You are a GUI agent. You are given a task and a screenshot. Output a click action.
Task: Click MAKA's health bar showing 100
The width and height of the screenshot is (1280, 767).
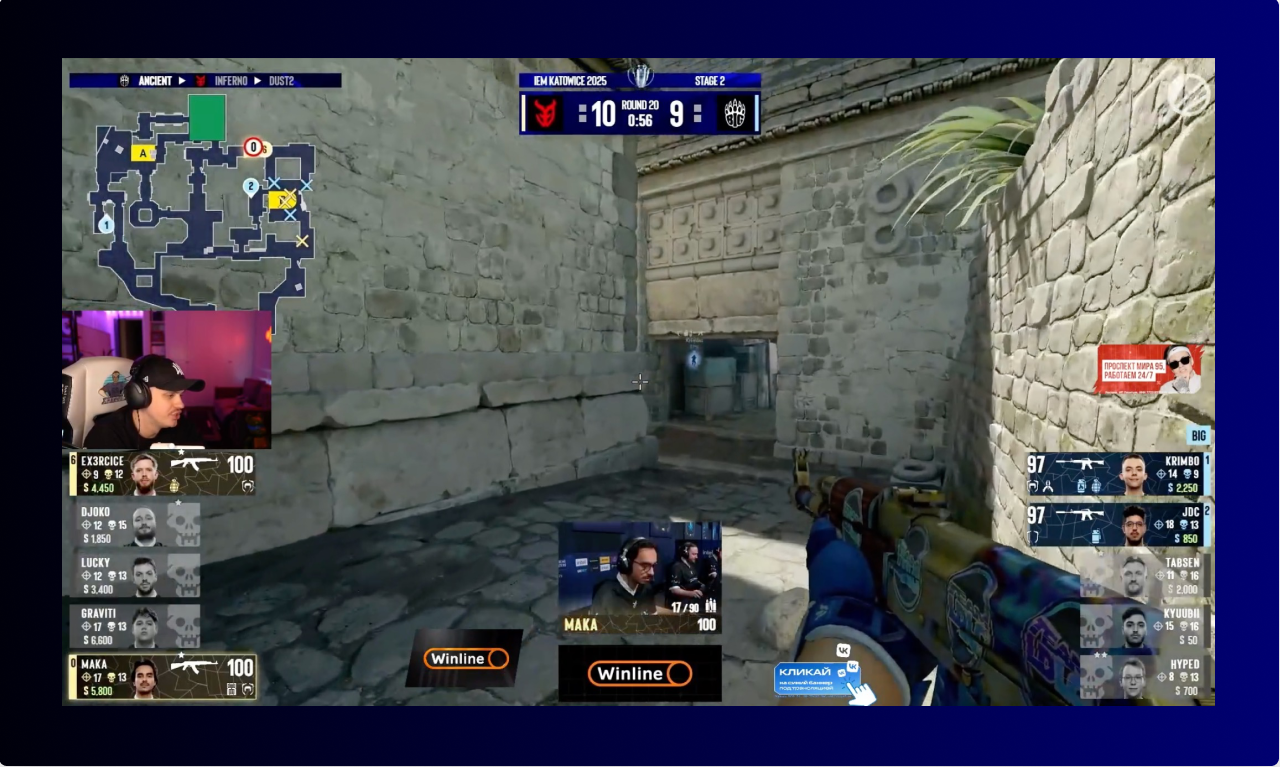238,666
